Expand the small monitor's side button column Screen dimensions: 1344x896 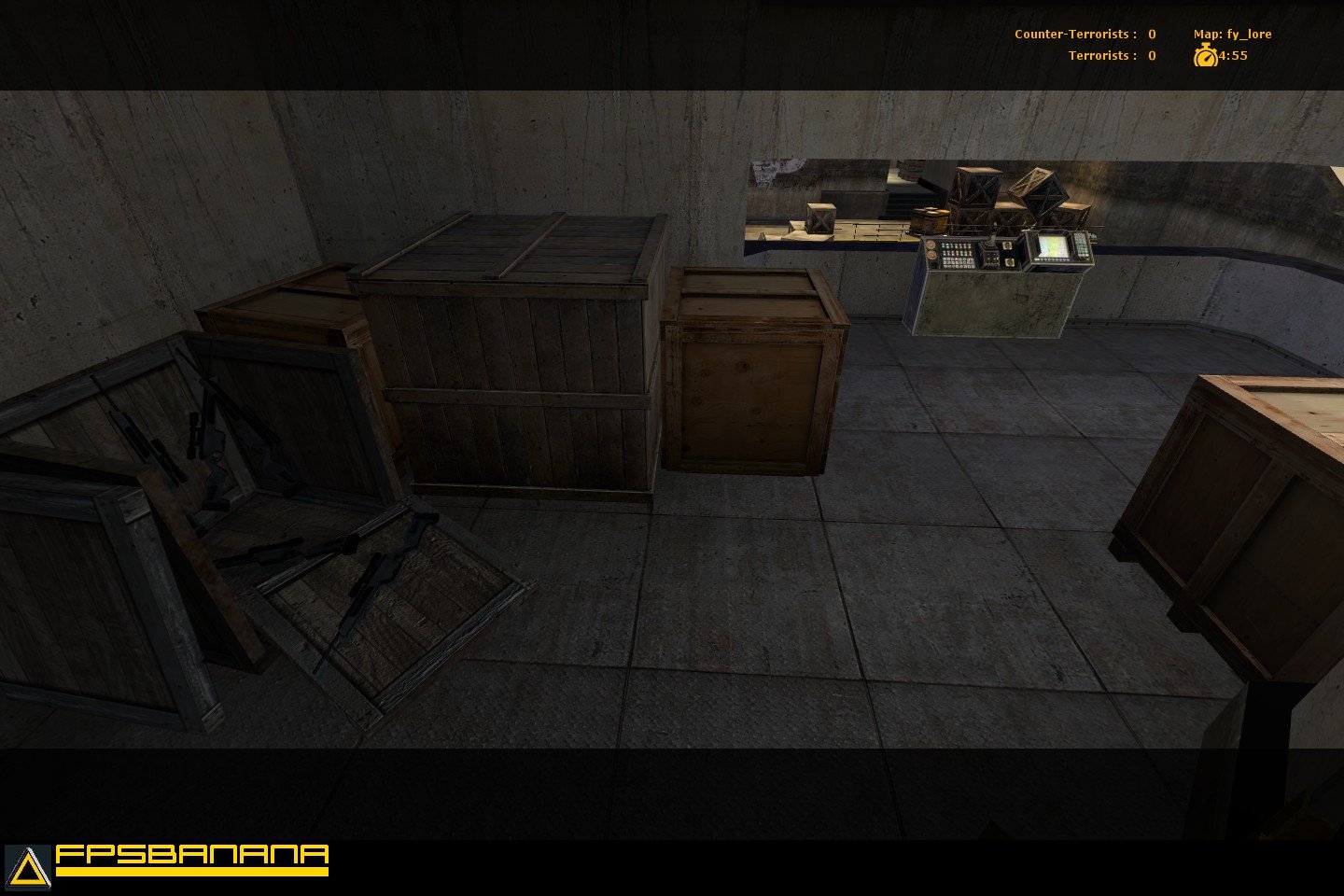(1081, 245)
